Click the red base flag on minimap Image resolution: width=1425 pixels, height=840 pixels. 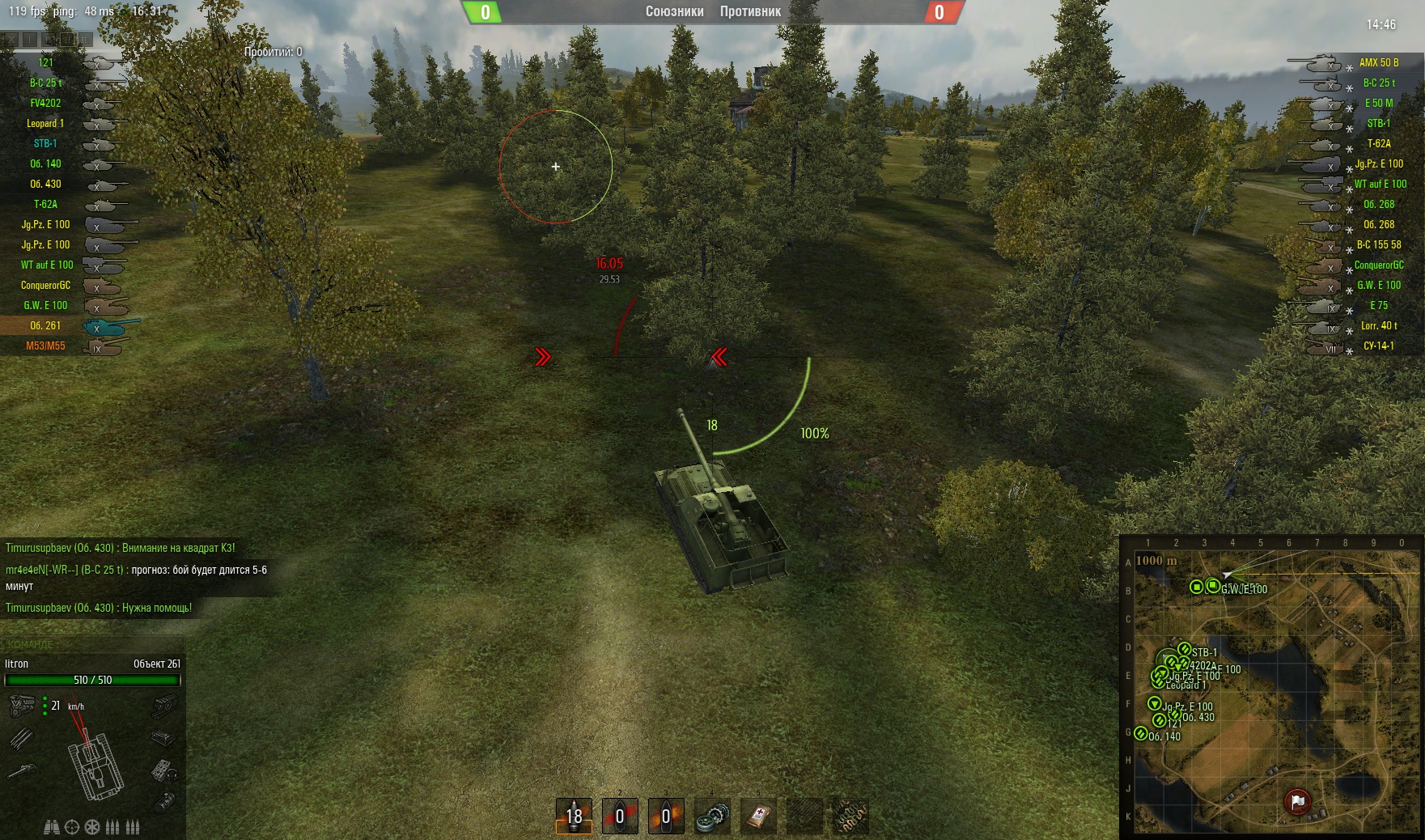(x=1297, y=801)
